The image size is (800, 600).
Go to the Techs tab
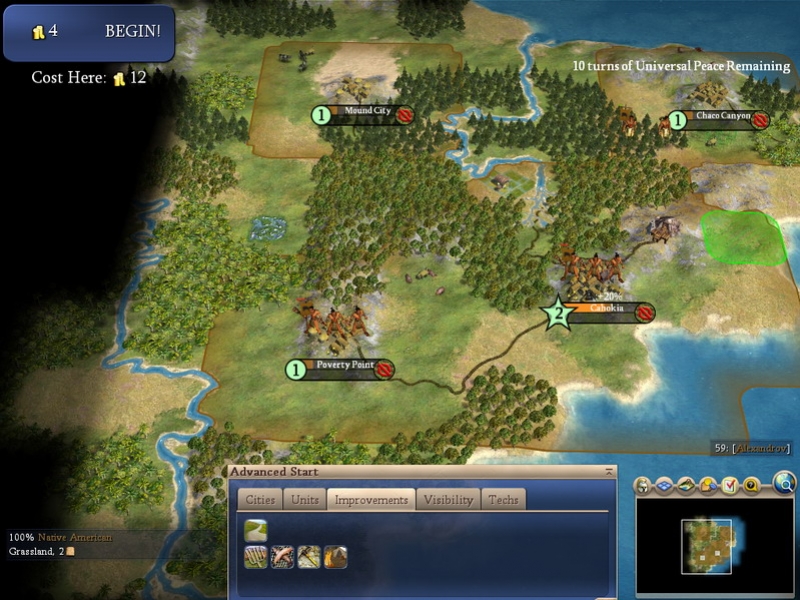coord(503,499)
